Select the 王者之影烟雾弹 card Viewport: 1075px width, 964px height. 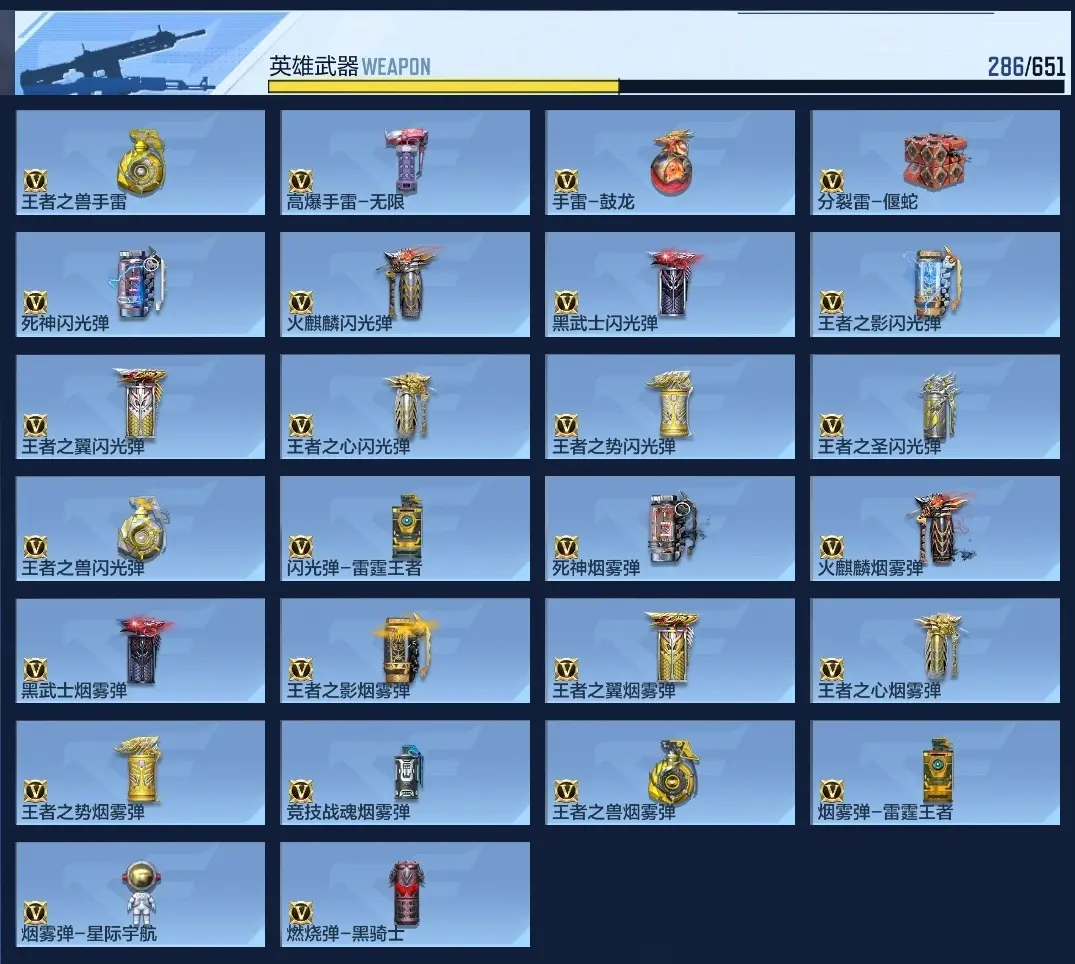tap(405, 651)
